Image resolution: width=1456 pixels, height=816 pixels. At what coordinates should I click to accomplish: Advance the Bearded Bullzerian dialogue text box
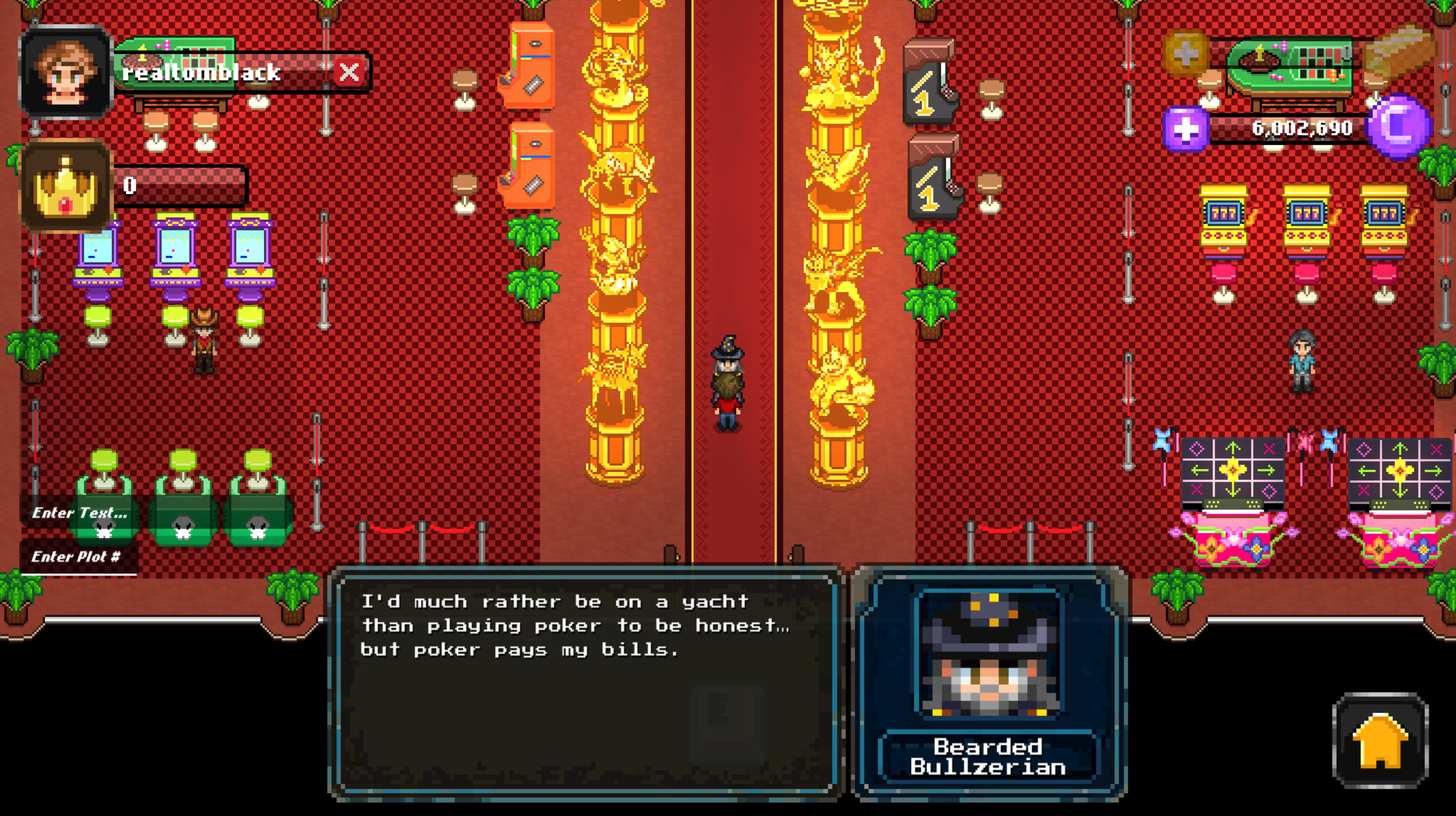click(x=585, y=682)
